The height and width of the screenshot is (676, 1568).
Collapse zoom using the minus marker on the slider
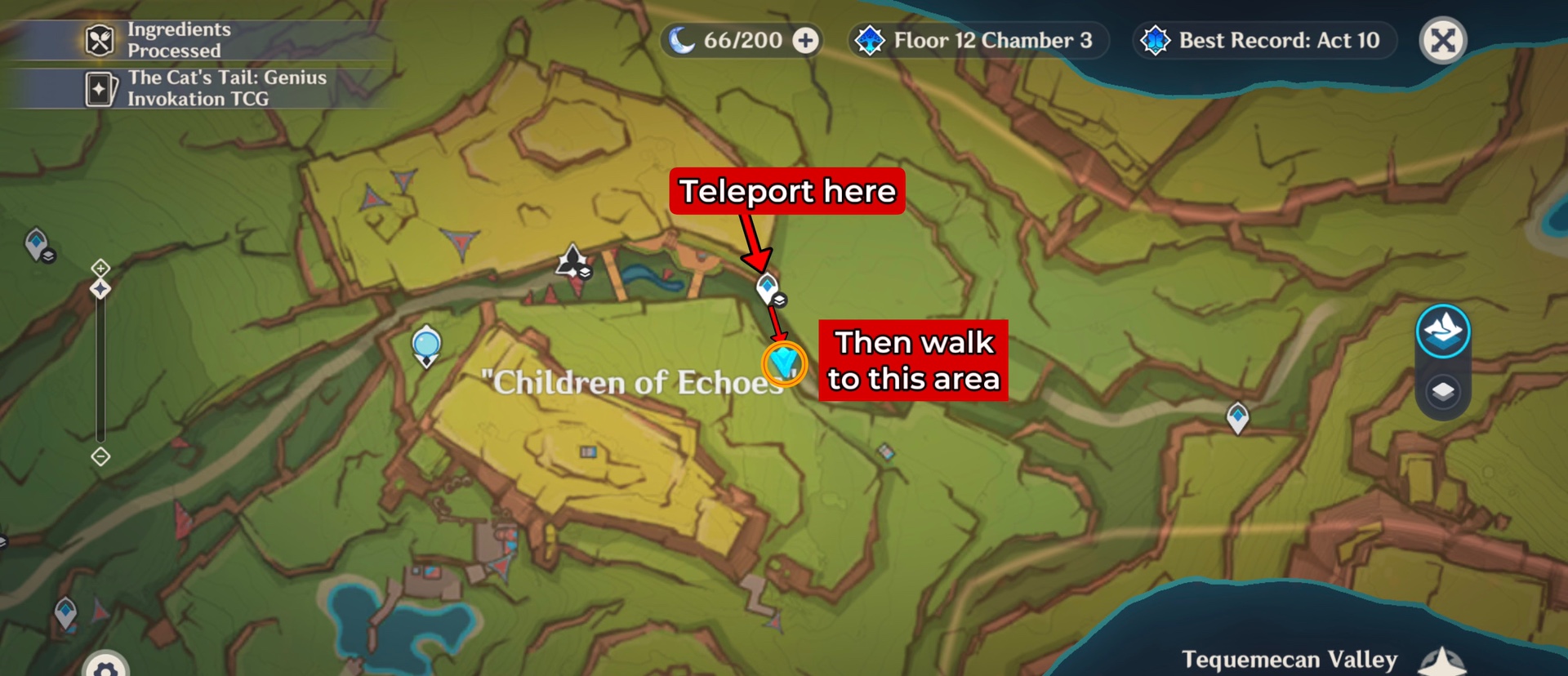click(100, 458)
